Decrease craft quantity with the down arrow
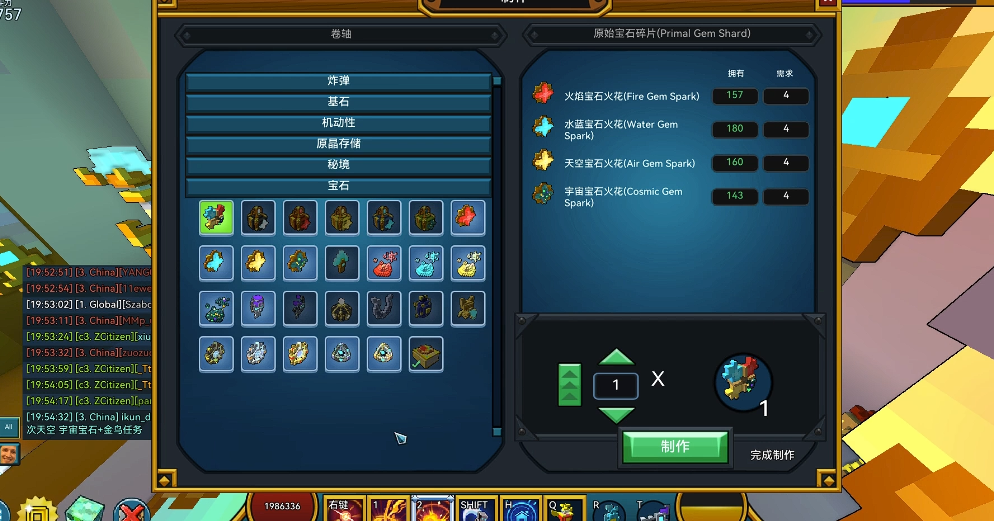The image size is (994, 521). pyautogui.click(x=616, y=413)
